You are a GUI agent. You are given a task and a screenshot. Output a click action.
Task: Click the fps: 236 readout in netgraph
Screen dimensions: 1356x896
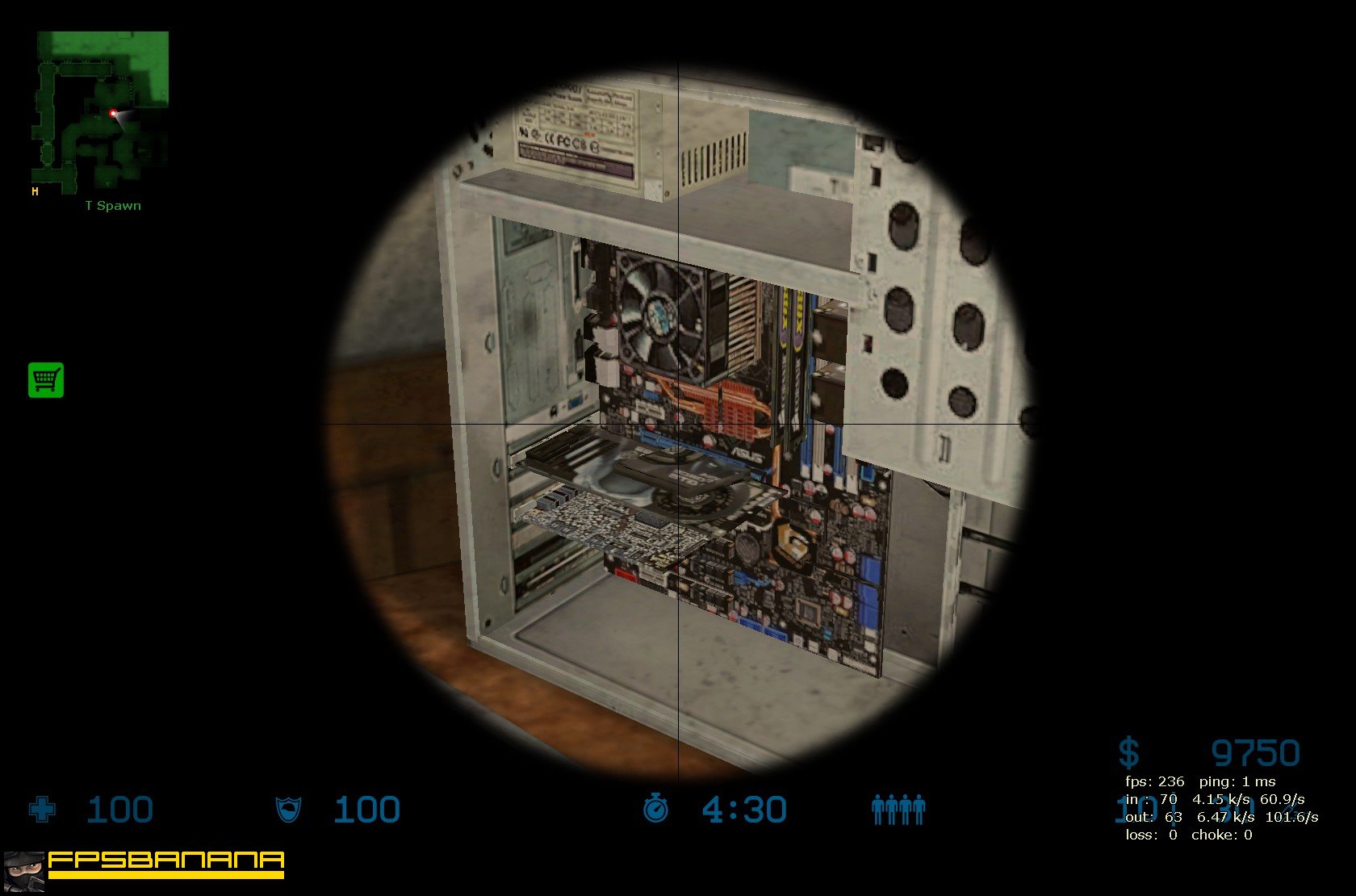(1154, 781)
